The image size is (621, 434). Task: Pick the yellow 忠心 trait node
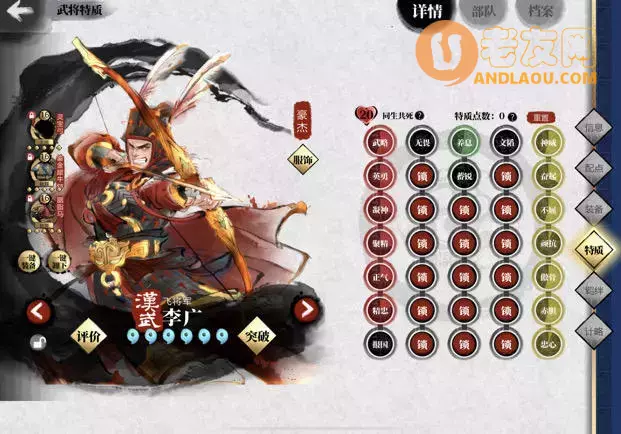click(x=547, y=344)
